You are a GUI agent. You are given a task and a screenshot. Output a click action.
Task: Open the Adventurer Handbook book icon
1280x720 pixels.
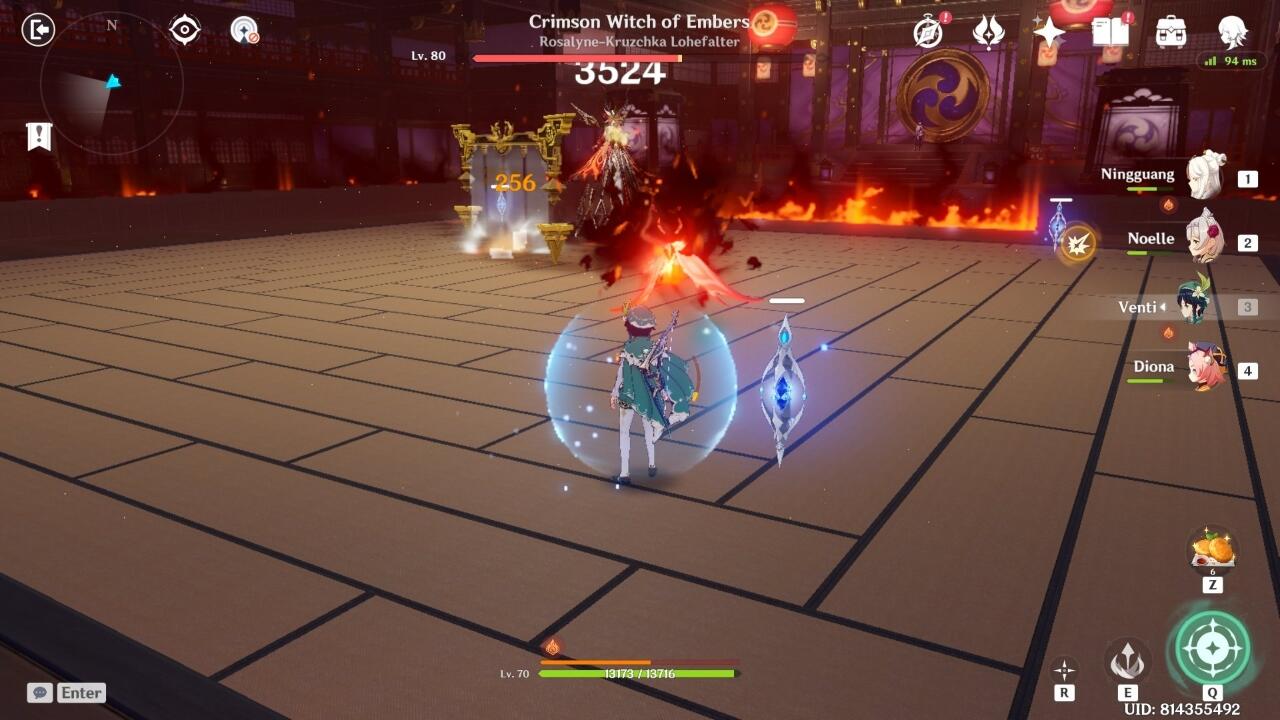pyautogui.click(x=1110, y=32)
